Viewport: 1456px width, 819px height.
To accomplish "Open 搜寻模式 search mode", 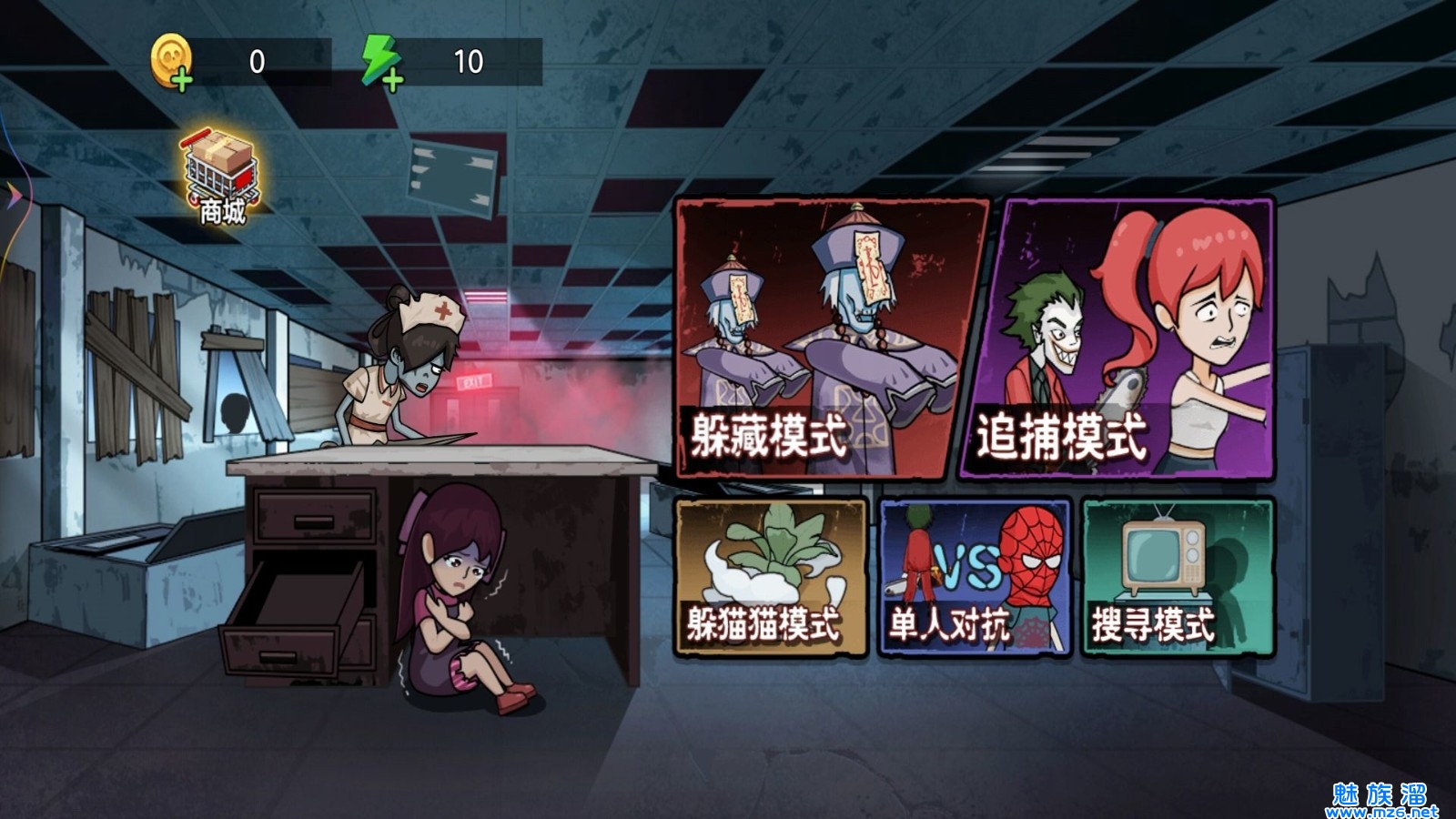I will (1178, 577).
